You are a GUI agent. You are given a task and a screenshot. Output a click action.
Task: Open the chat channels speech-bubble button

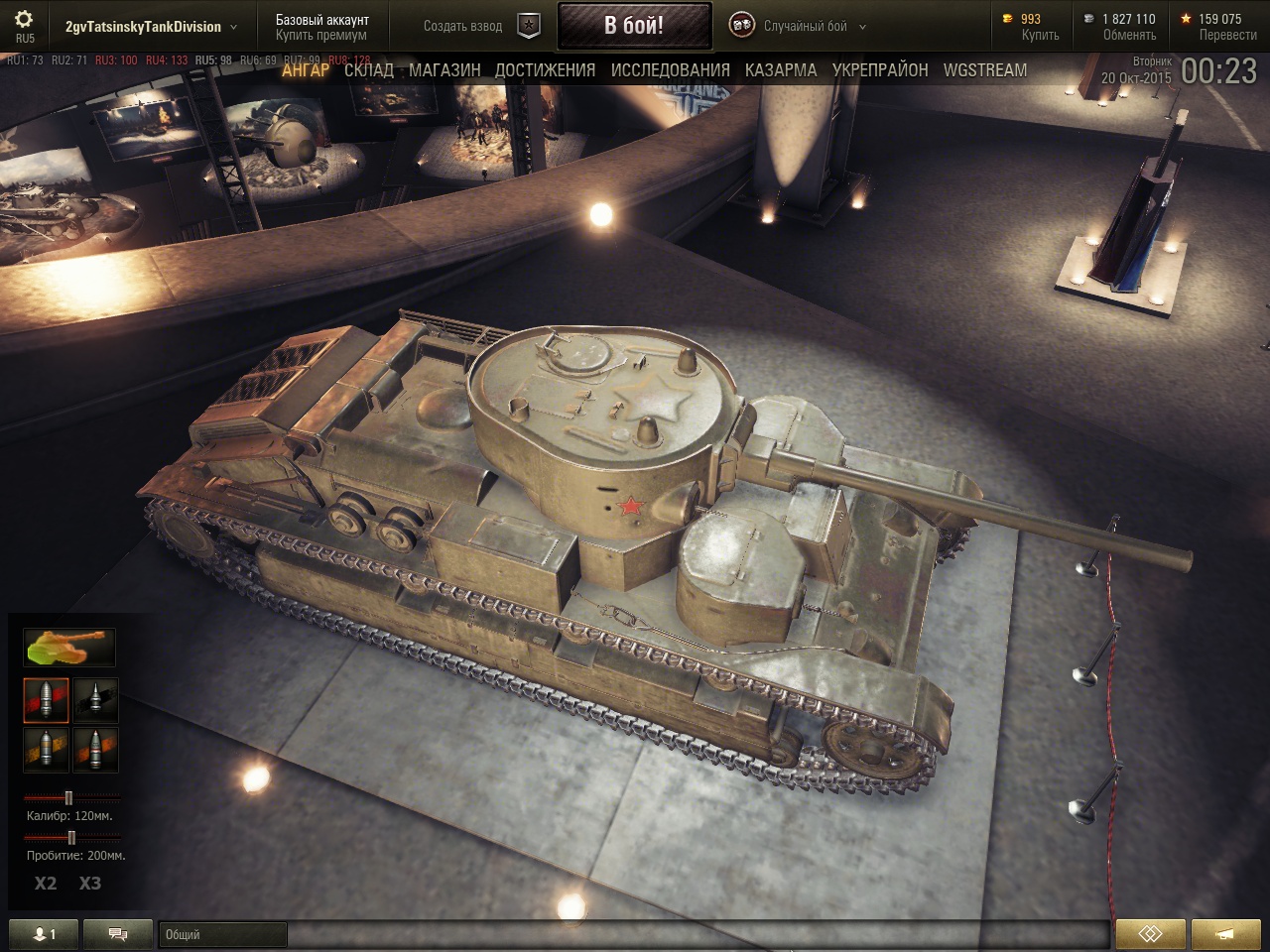pyautogui.click(x=118, y=934)
